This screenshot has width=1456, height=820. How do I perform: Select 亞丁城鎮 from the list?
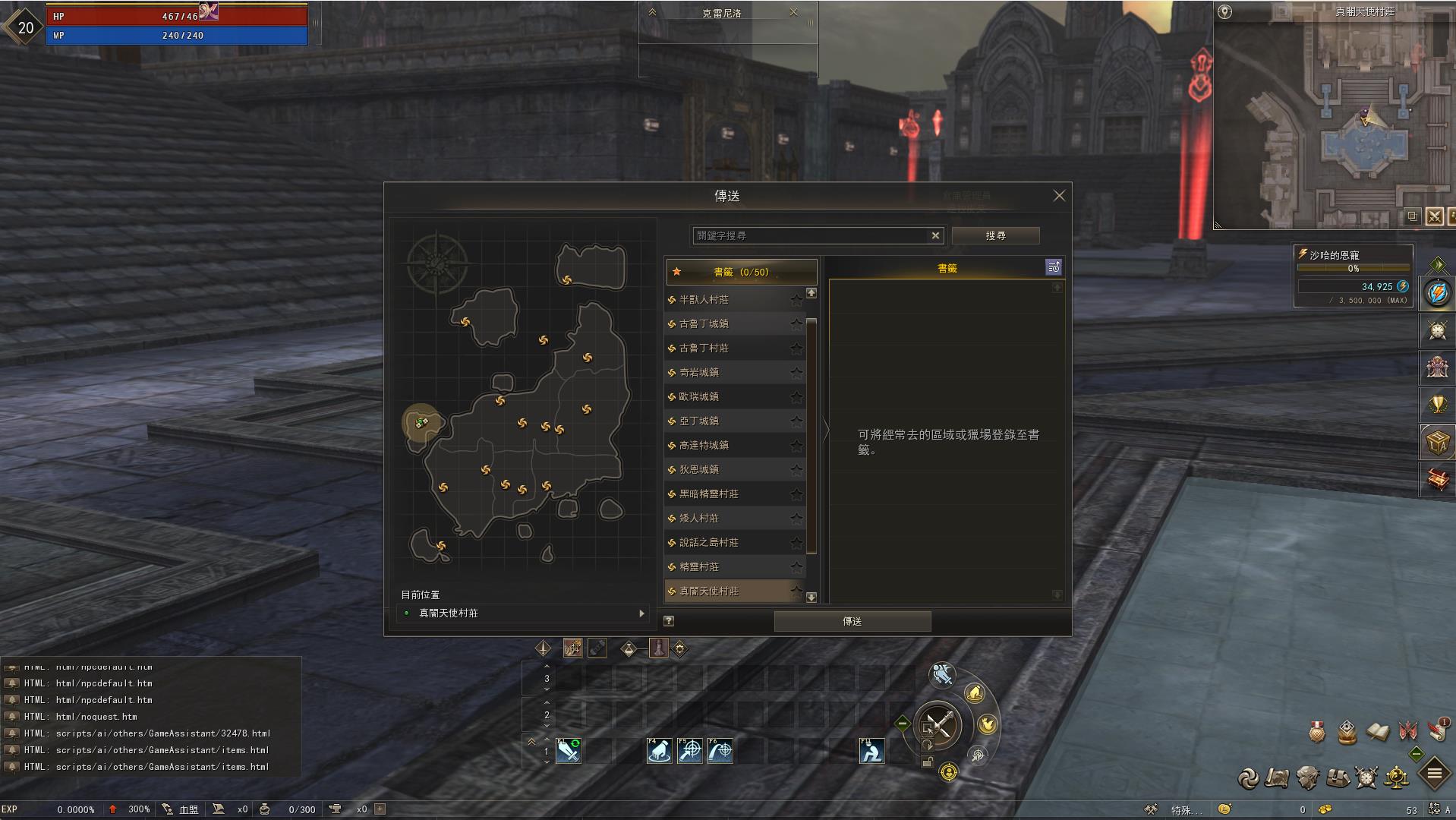(698, 421)
